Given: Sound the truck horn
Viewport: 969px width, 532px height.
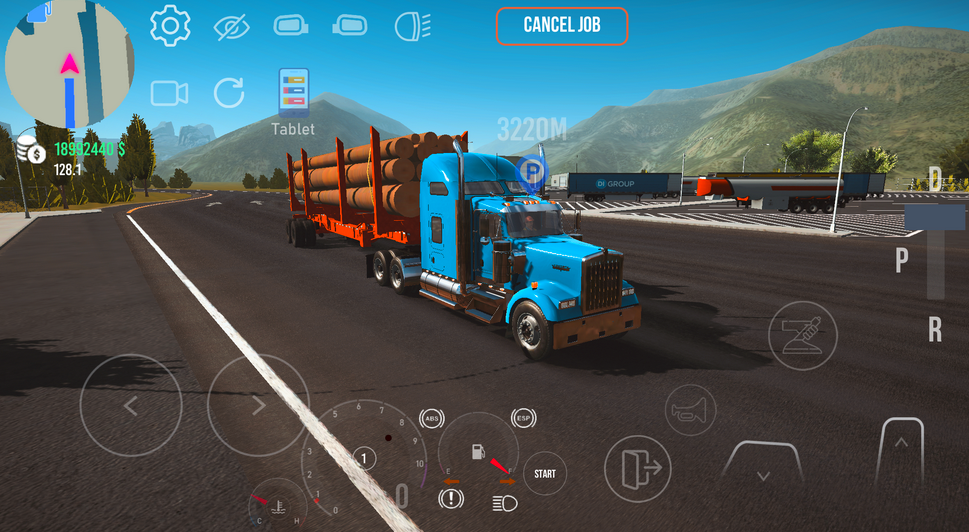Looking at the screenshot, I should point(690,409).
